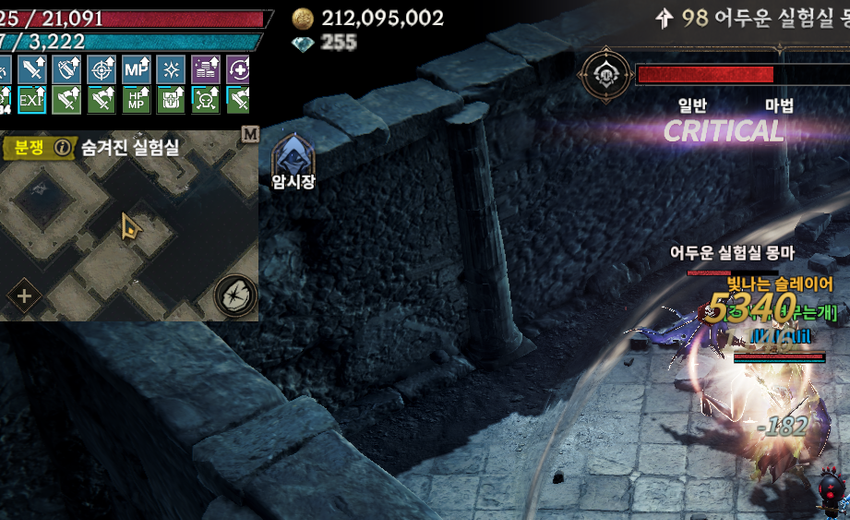Image resolution: width=850 pixels, height=520 pixels.
Task: Select the purple coin stack buff icon
Action: pos(205,69)
